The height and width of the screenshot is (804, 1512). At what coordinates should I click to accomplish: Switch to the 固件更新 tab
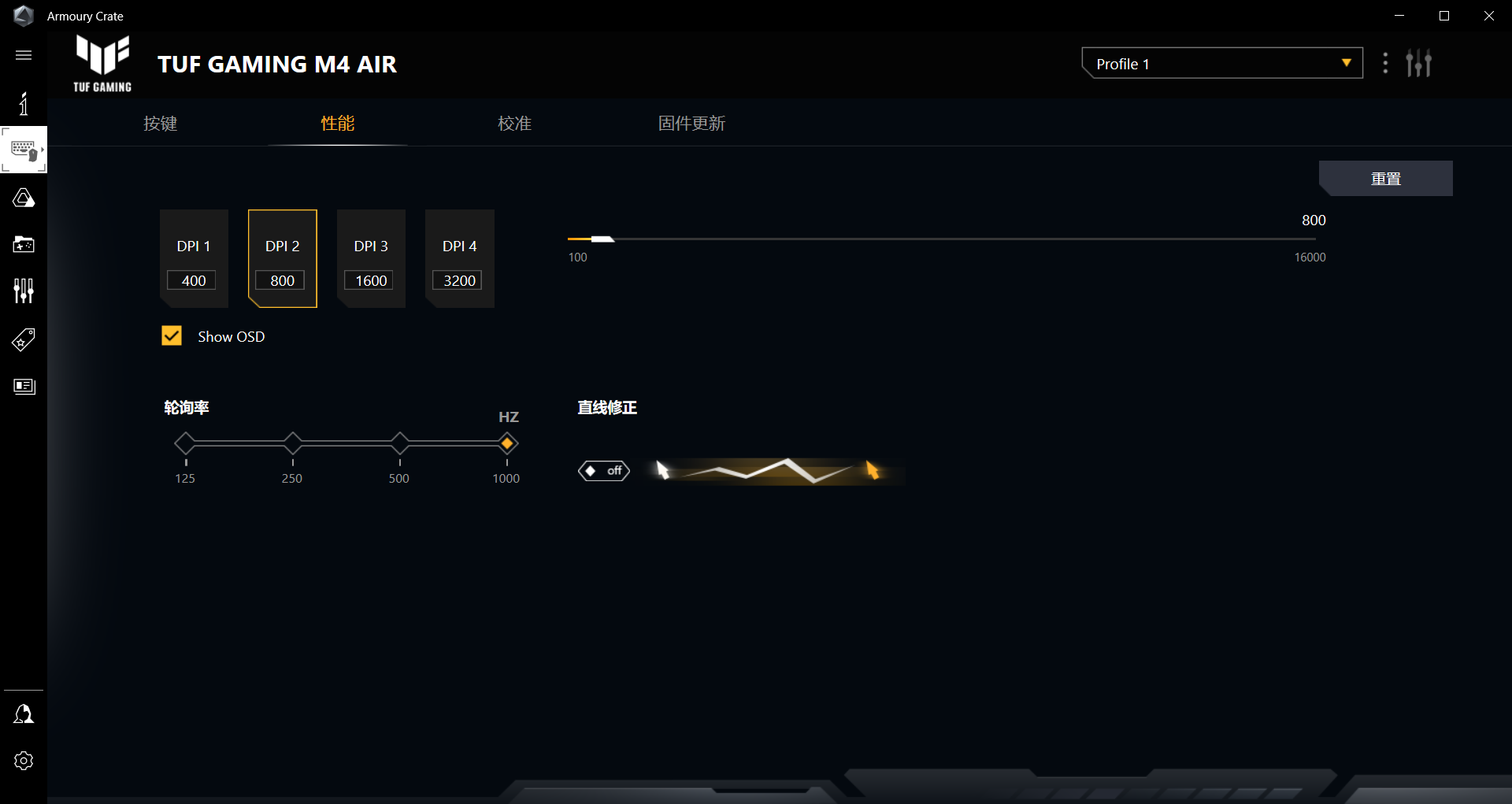point(691,124)
